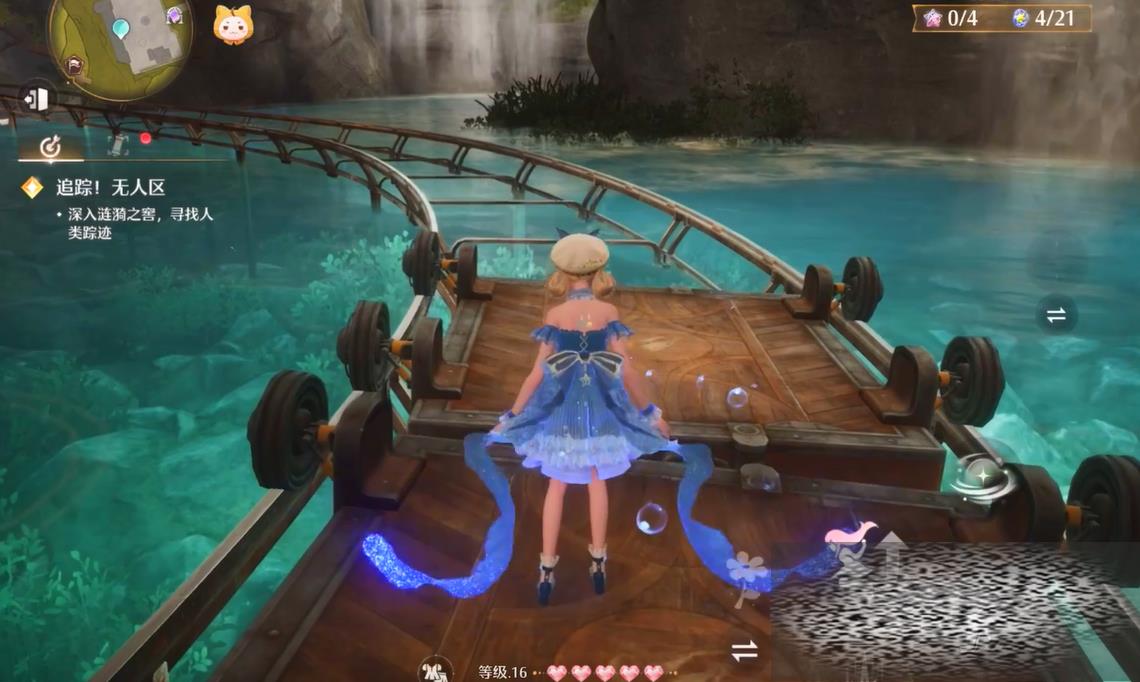
Task: Open the outfit icon beside the level
Action: coord(434,669)
